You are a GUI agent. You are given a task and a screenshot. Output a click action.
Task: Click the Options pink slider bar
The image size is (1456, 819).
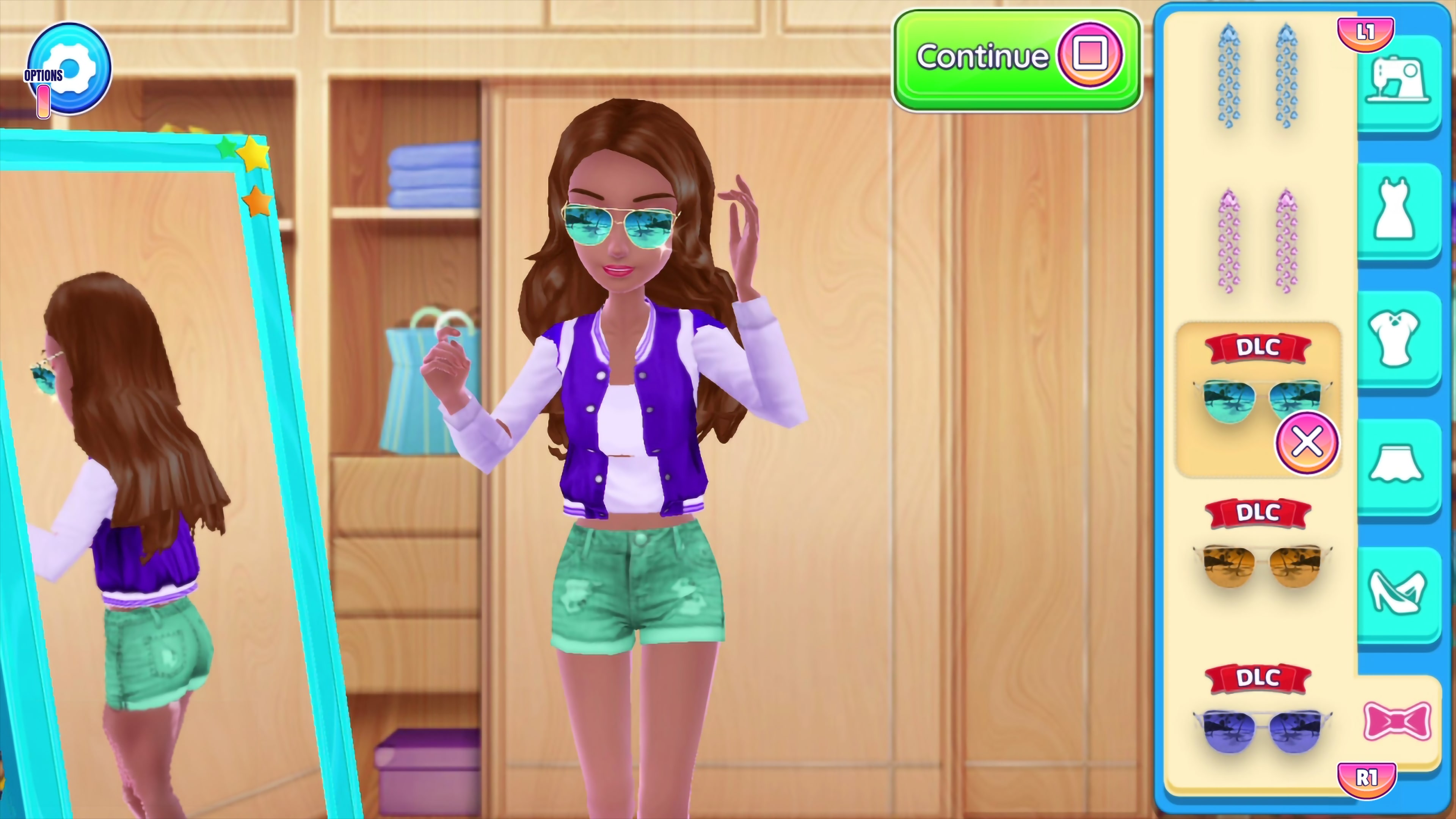coord(44,102)
